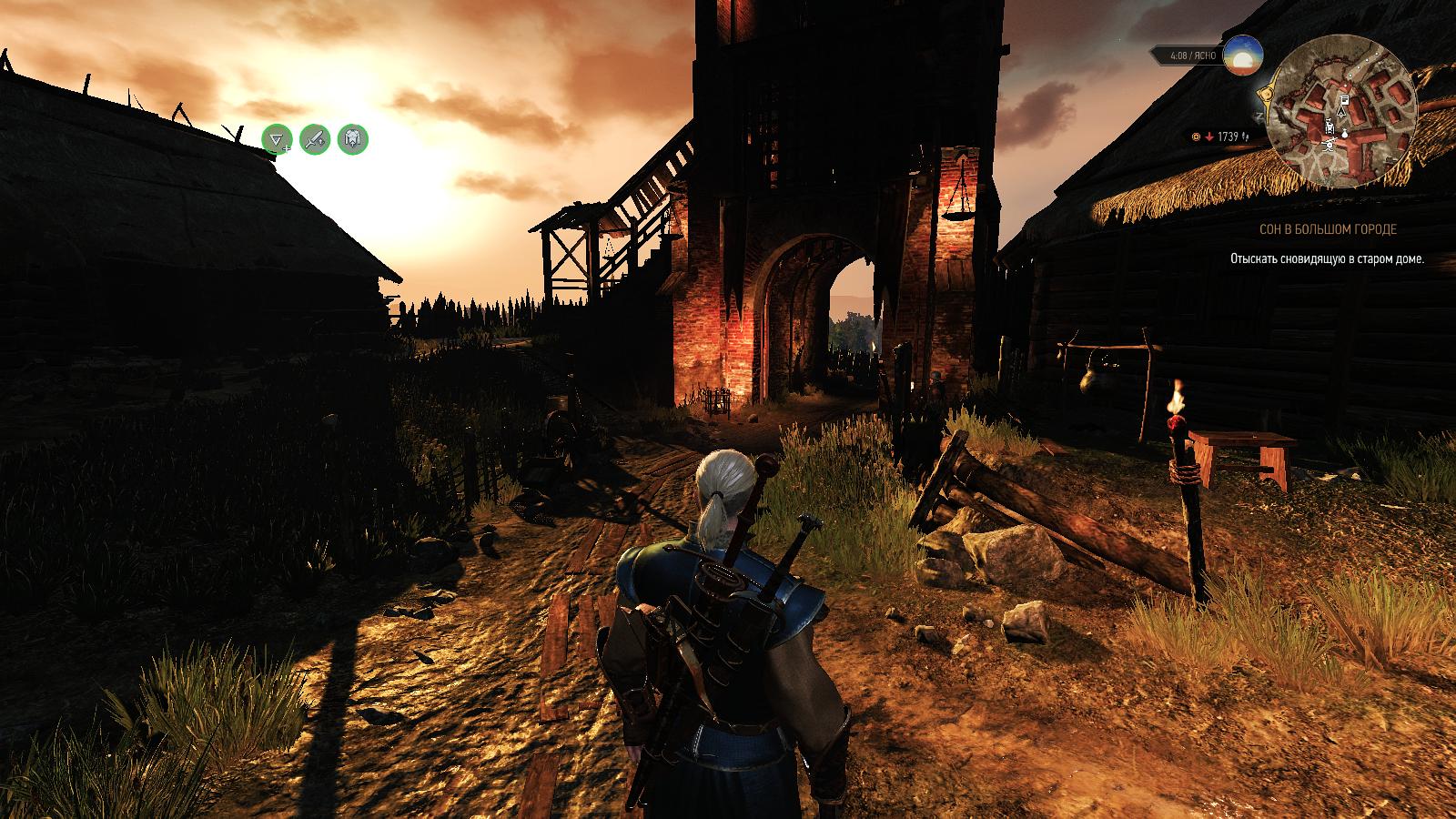Click the sword attack buff icon
The height and width of the screenshot is (819, 1456).
click(314, 138)
